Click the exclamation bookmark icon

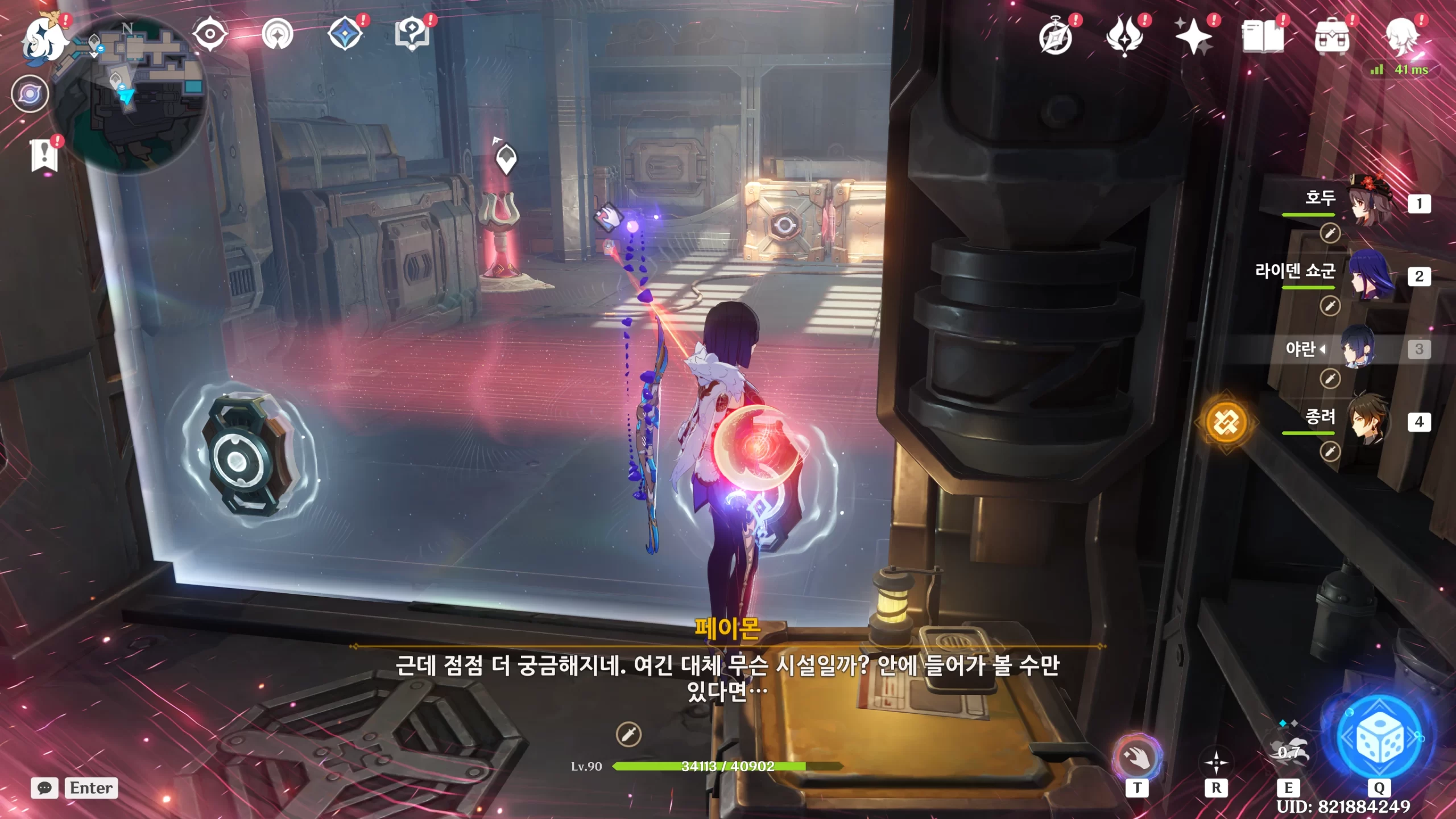pyautogui.click(x=44, y=155)
